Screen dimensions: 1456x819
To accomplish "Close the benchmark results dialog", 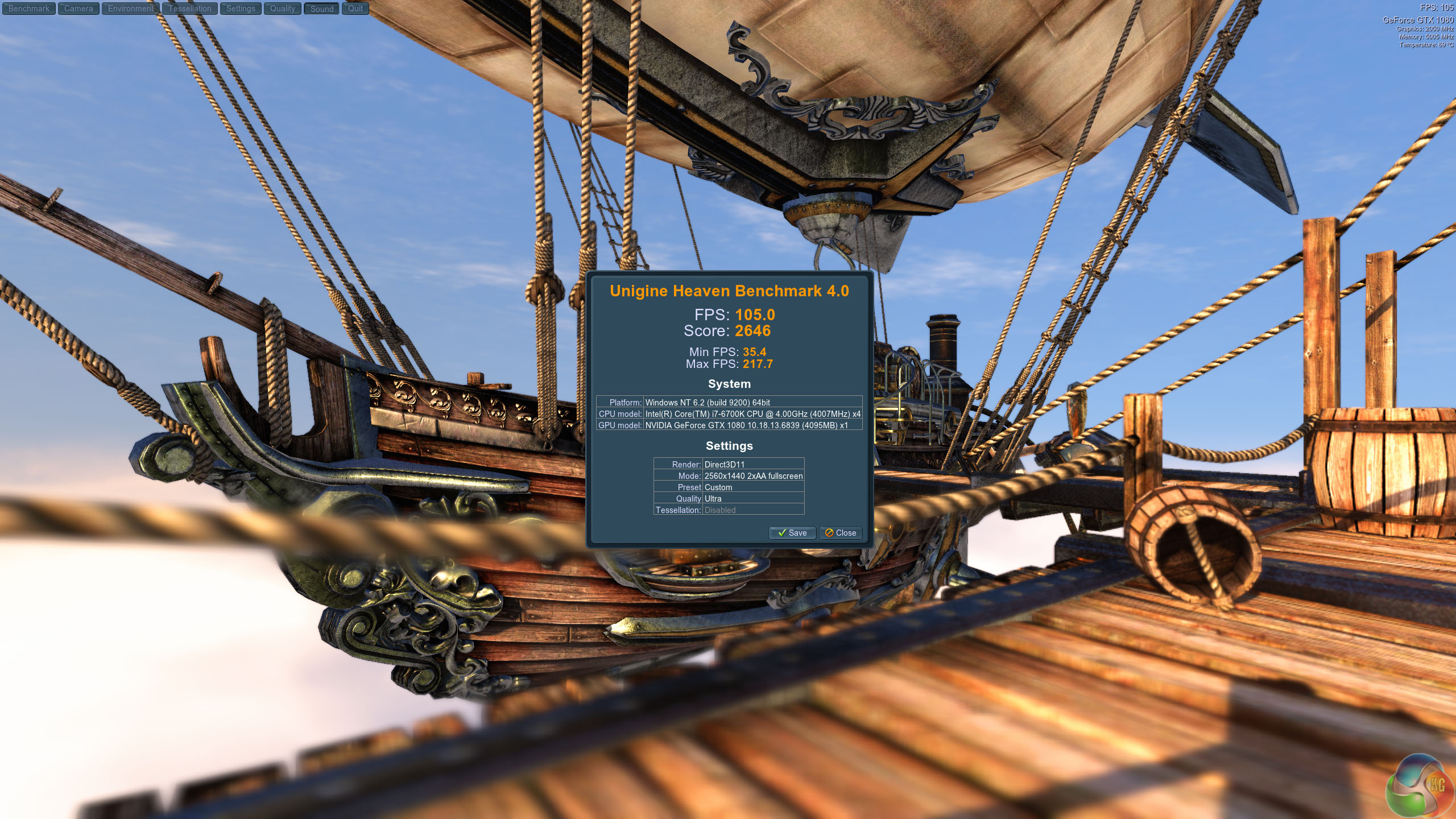I will [x=841, y=533].
